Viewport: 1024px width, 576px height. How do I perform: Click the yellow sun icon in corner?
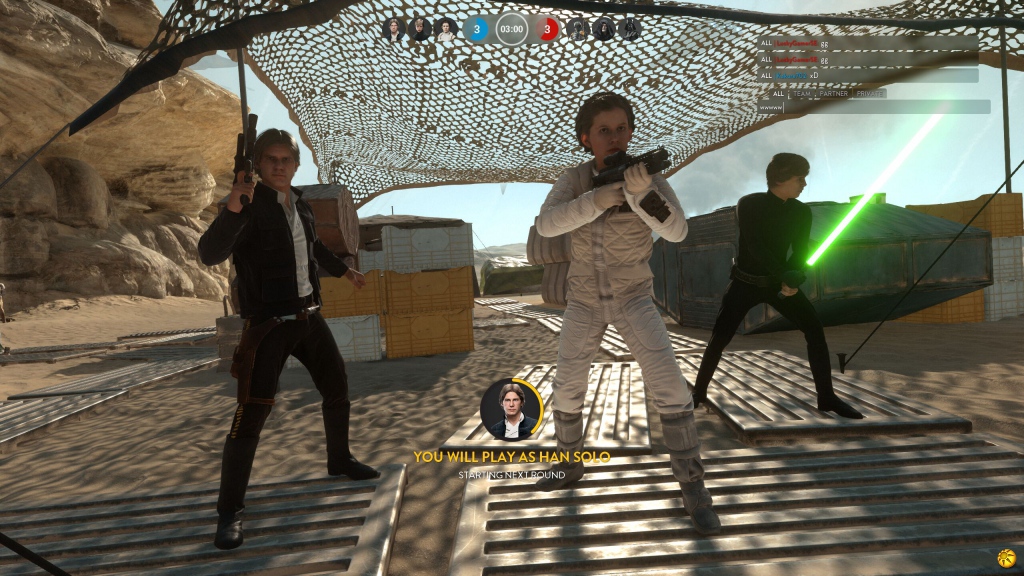tap(1006, 558)
